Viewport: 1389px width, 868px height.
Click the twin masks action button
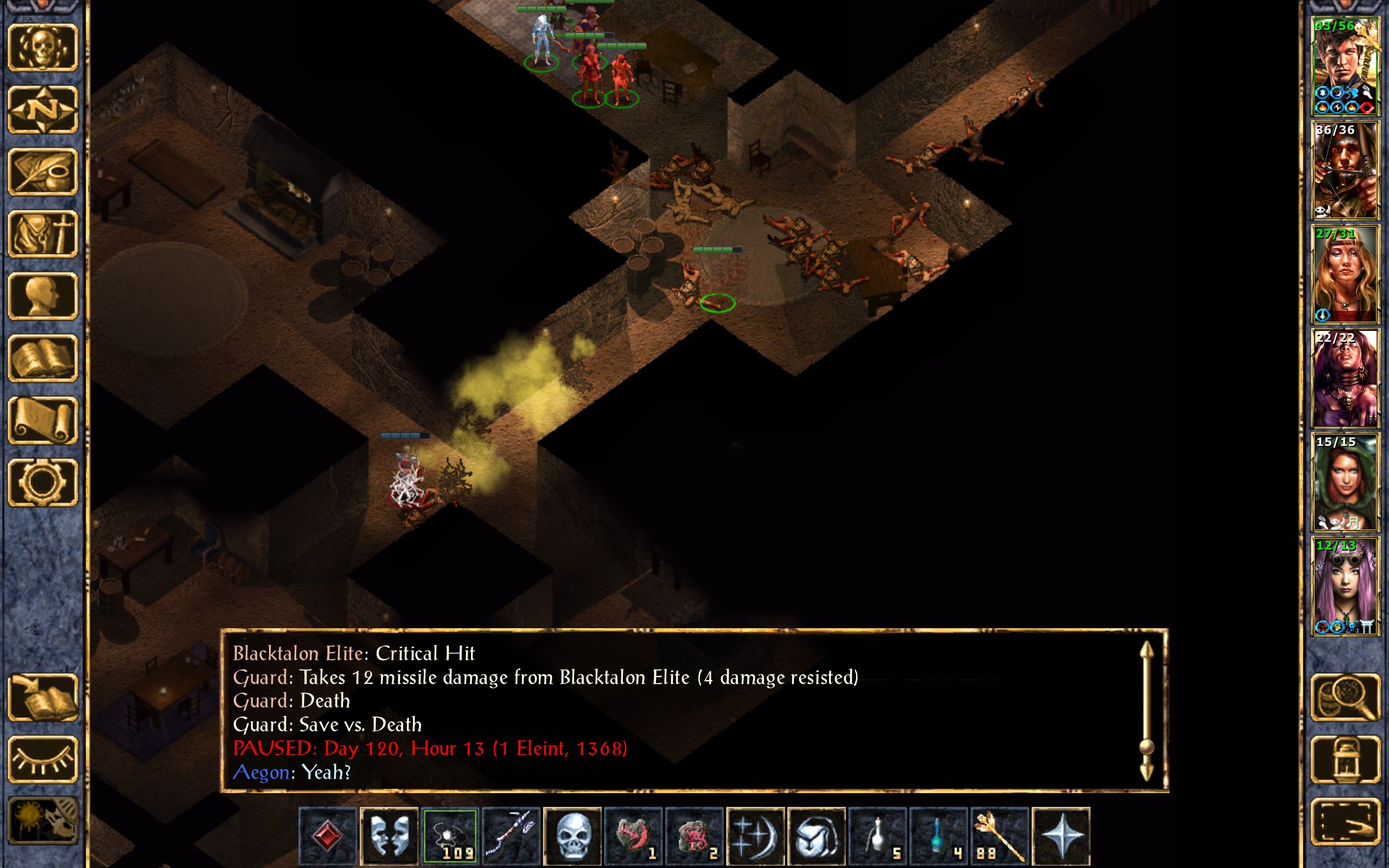(389, 836)
